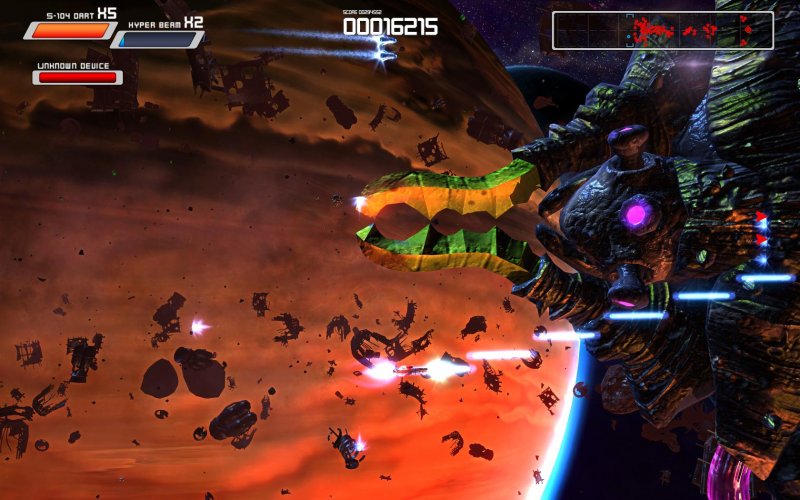Screen dimensions: 800x500
Task: Select the Hyper Beam weapon indicator
Action: 157,40
